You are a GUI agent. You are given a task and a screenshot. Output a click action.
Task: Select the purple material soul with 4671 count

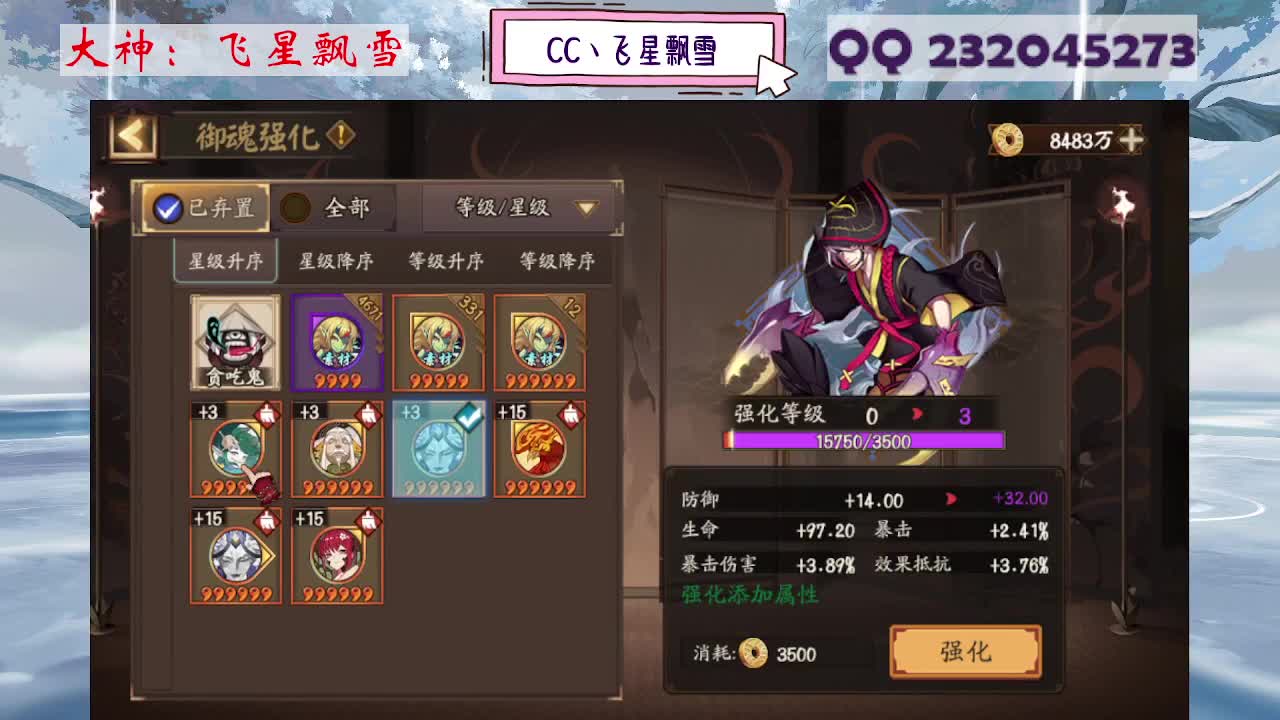(337, 343)
